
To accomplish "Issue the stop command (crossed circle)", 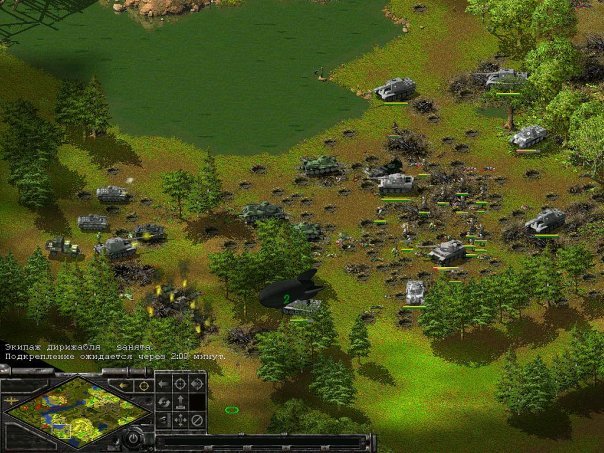I will coord(197,420).
